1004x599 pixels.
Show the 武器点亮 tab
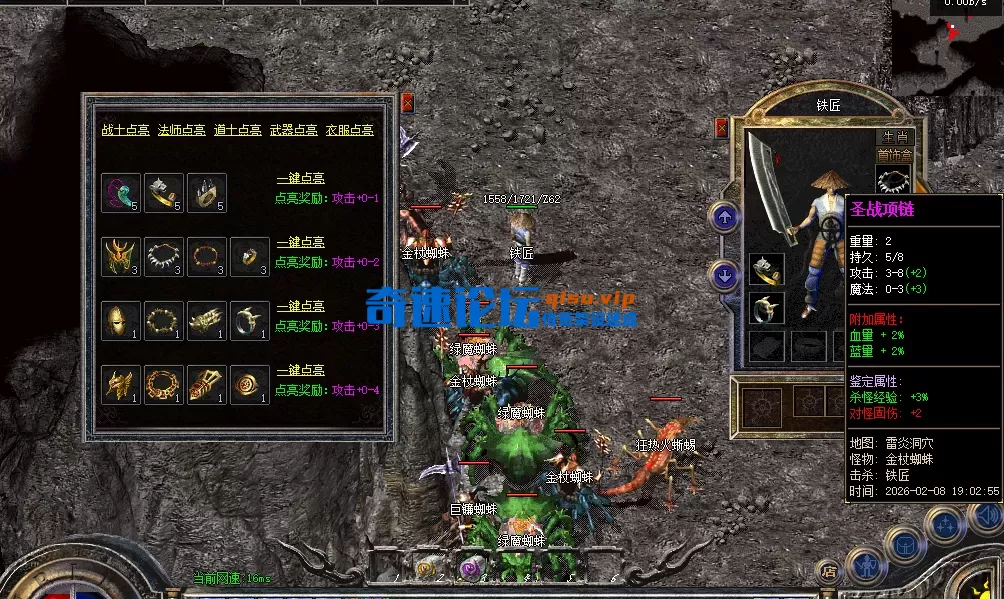coord(293,130)
